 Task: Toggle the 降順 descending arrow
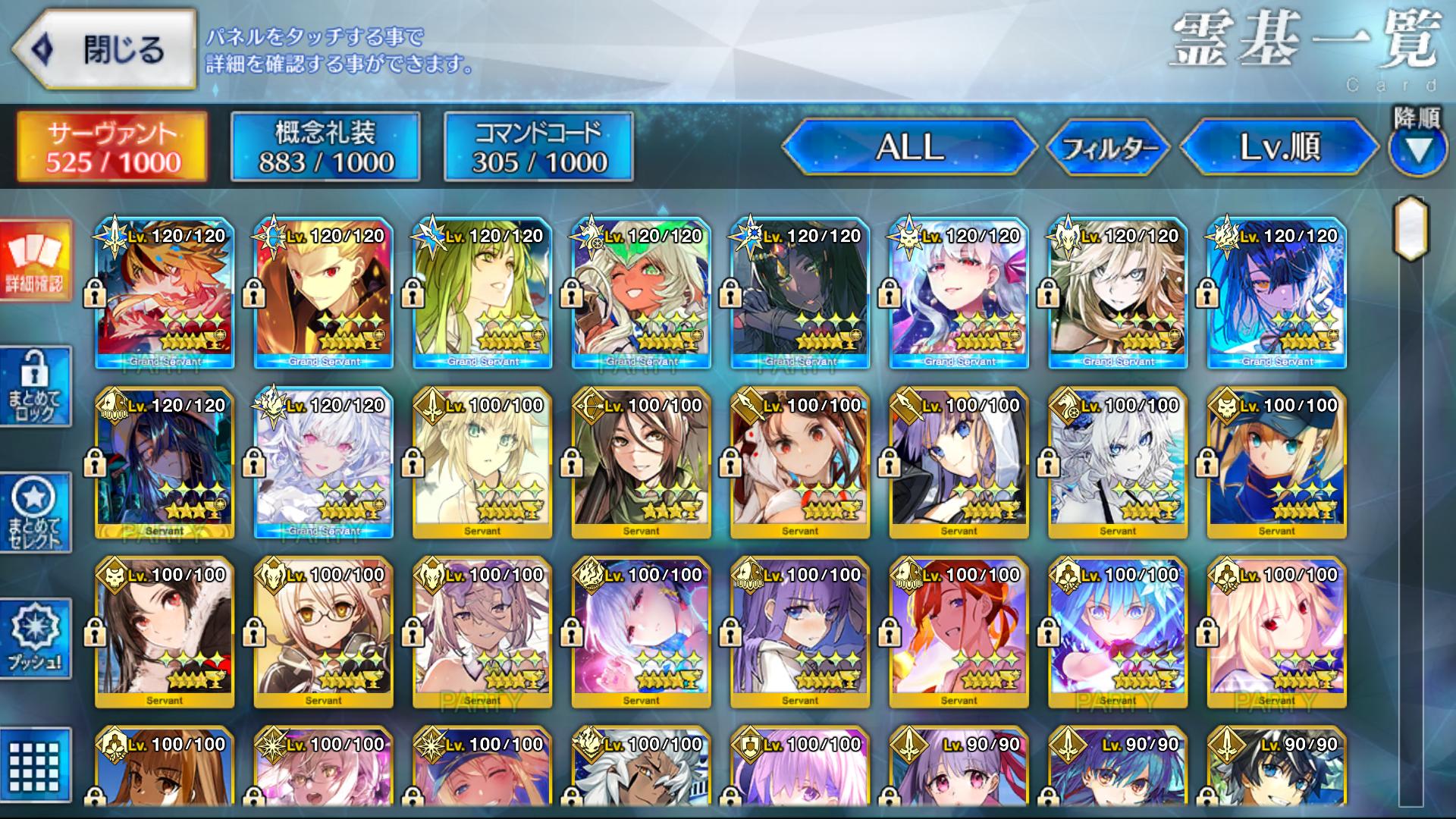(1417, 149)
